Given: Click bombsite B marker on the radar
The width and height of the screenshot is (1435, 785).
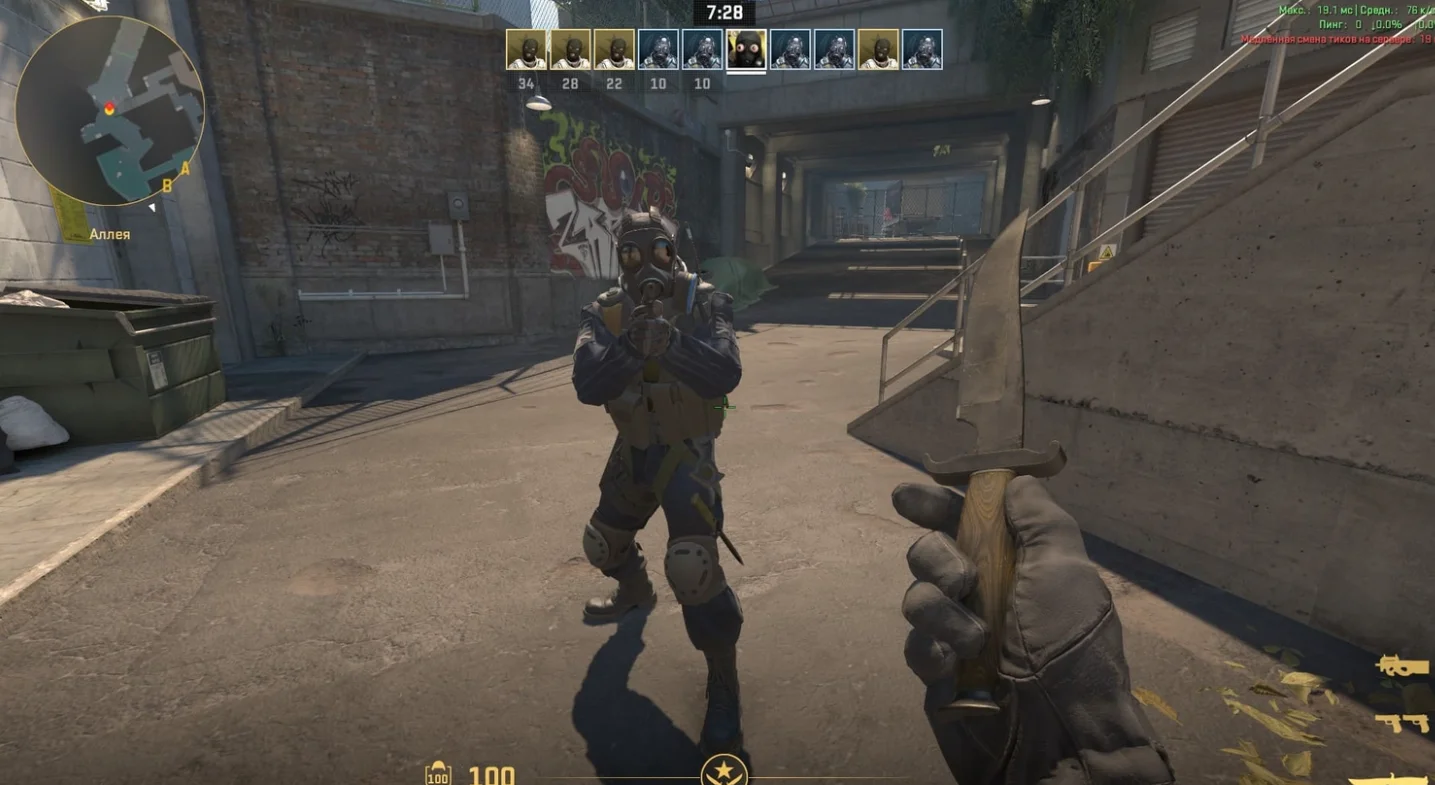Looking at the screenshot, I should coord(167,185).
